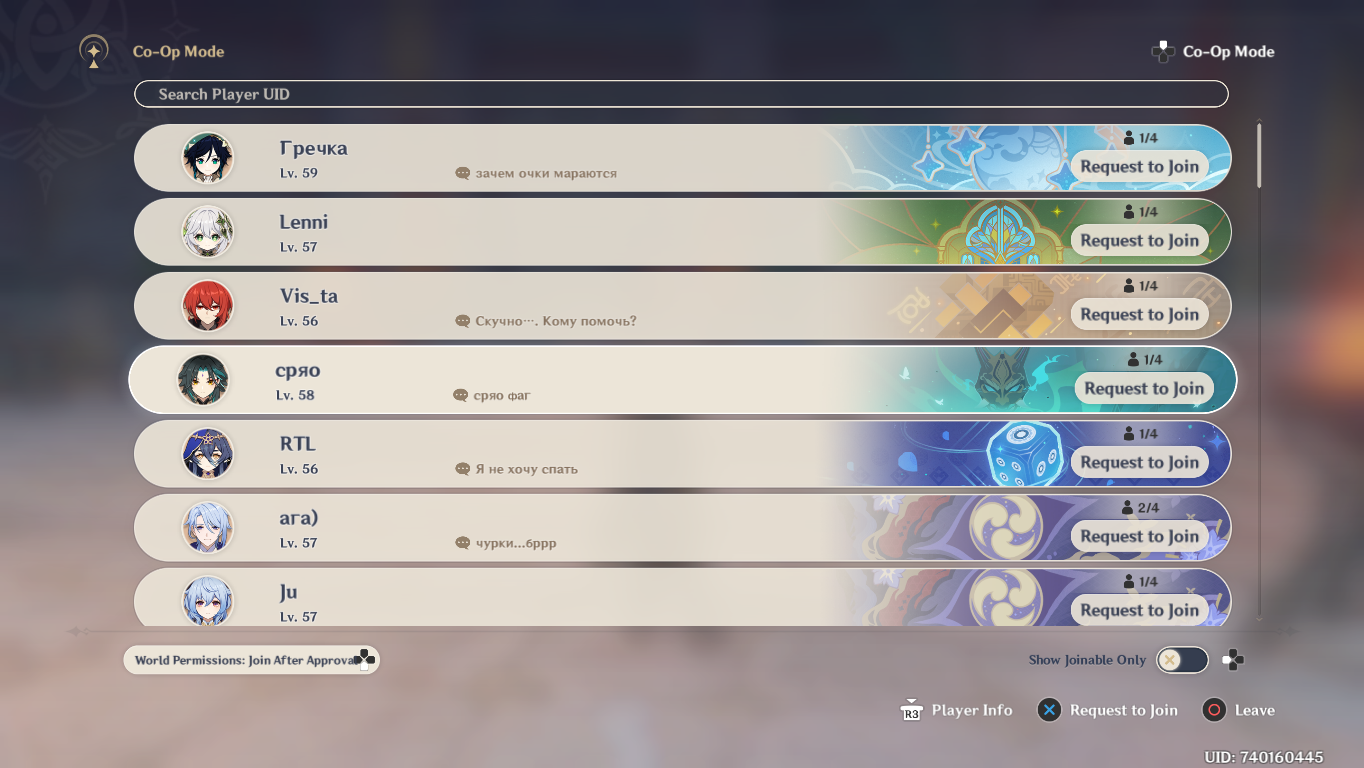This screenshot has width=1364, height=768.
Task: Click Player Info at the bottom bar
Action: 956,710
